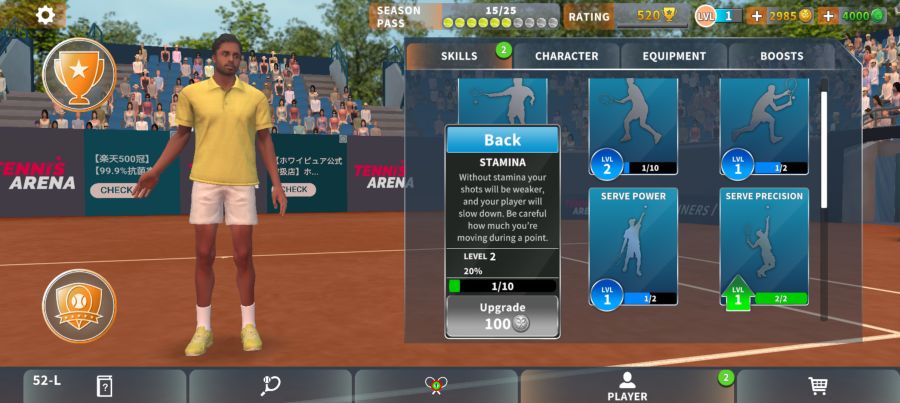Open the shop cart in bottom bar

[817, 386]
